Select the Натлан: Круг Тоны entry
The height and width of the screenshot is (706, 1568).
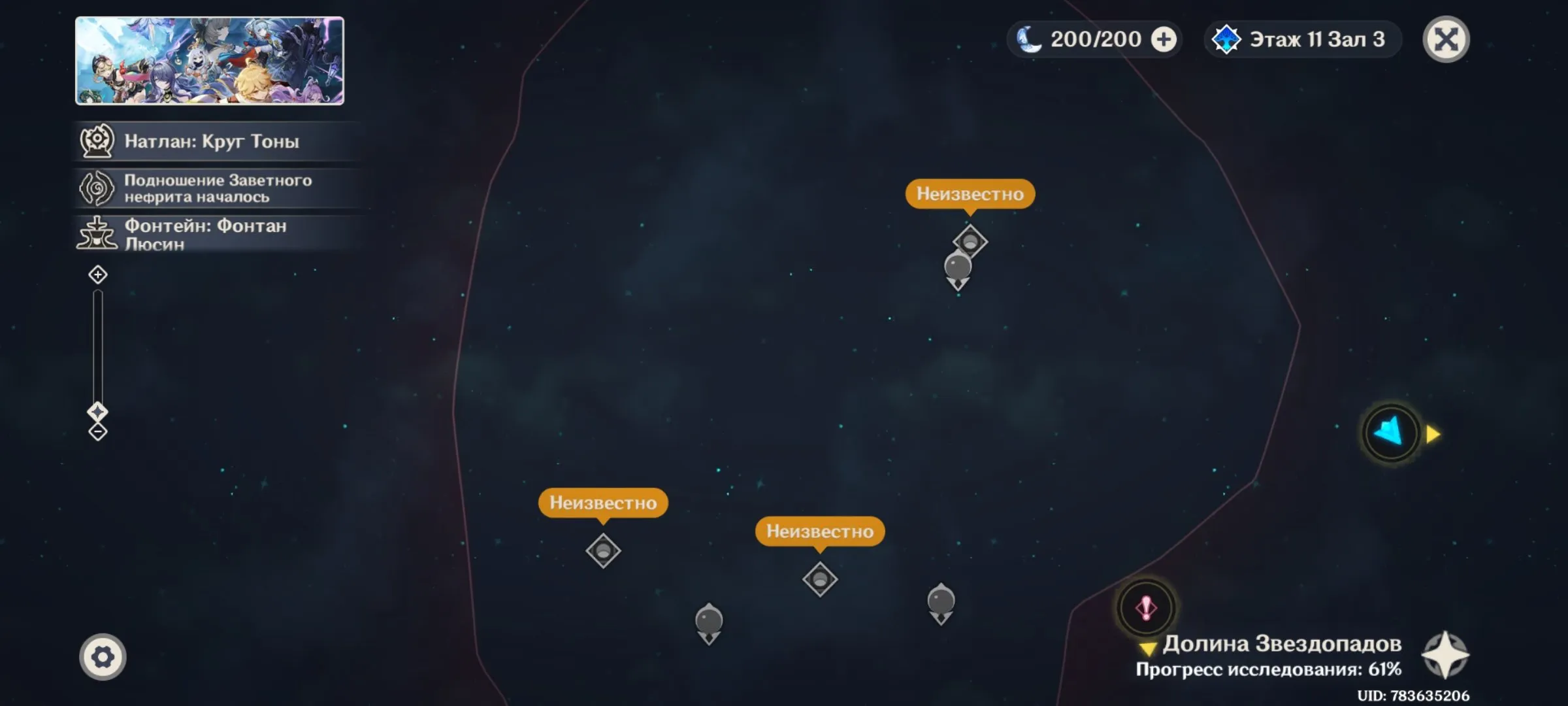coord(211,141)
